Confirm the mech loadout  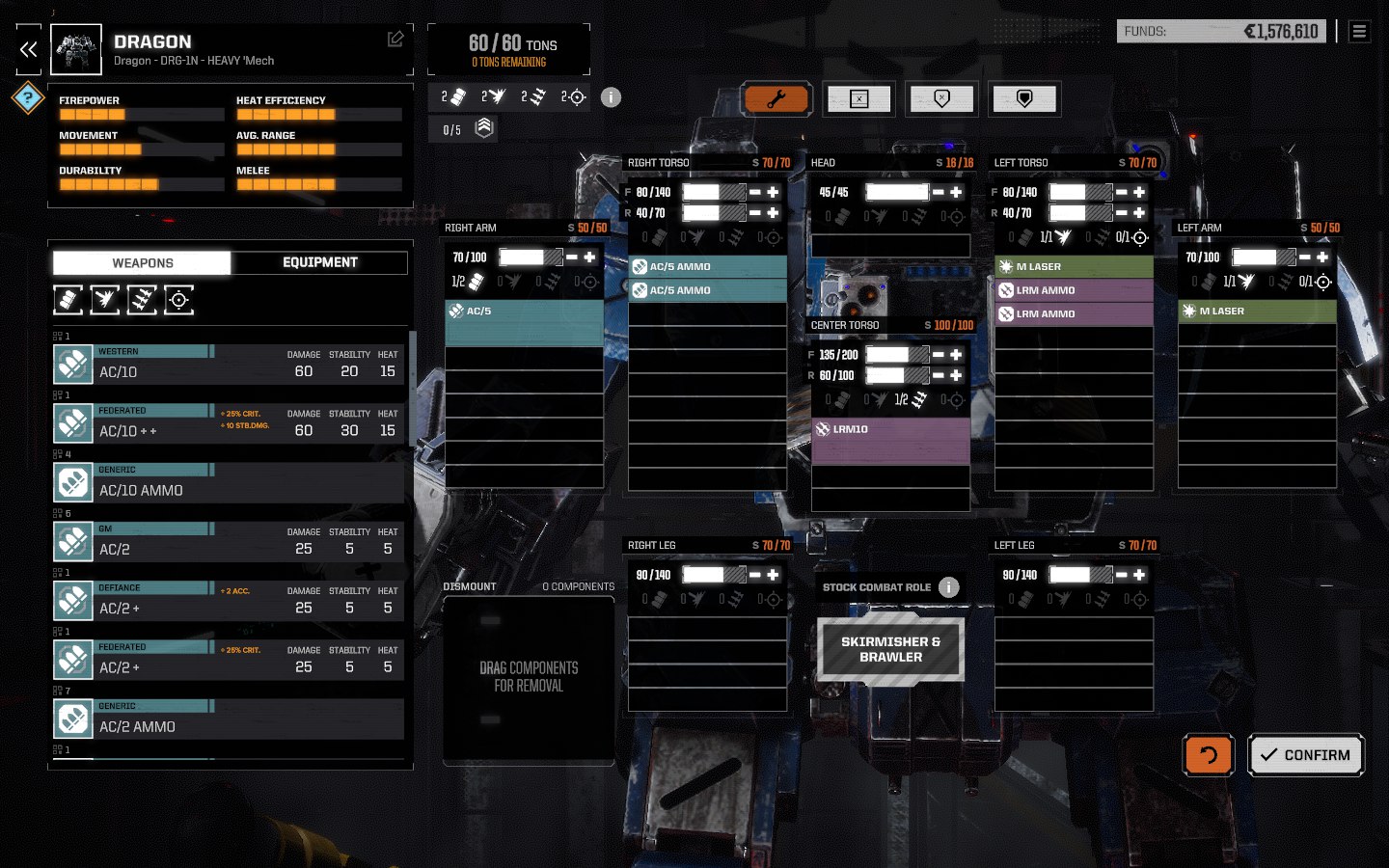pyautogui.click(x=1306, y=755)
